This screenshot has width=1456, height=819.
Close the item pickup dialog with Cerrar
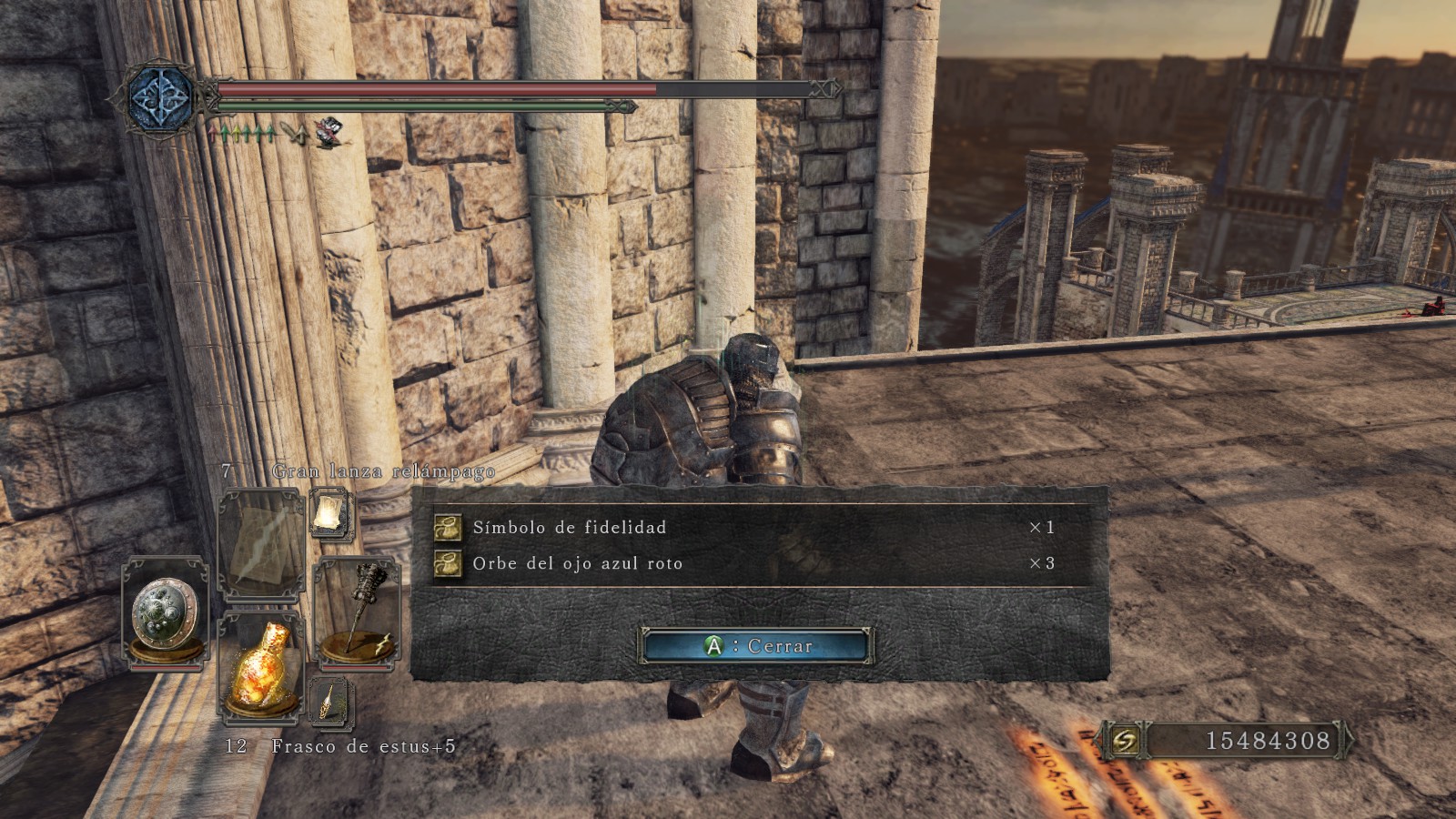click(x=757, y=646)
